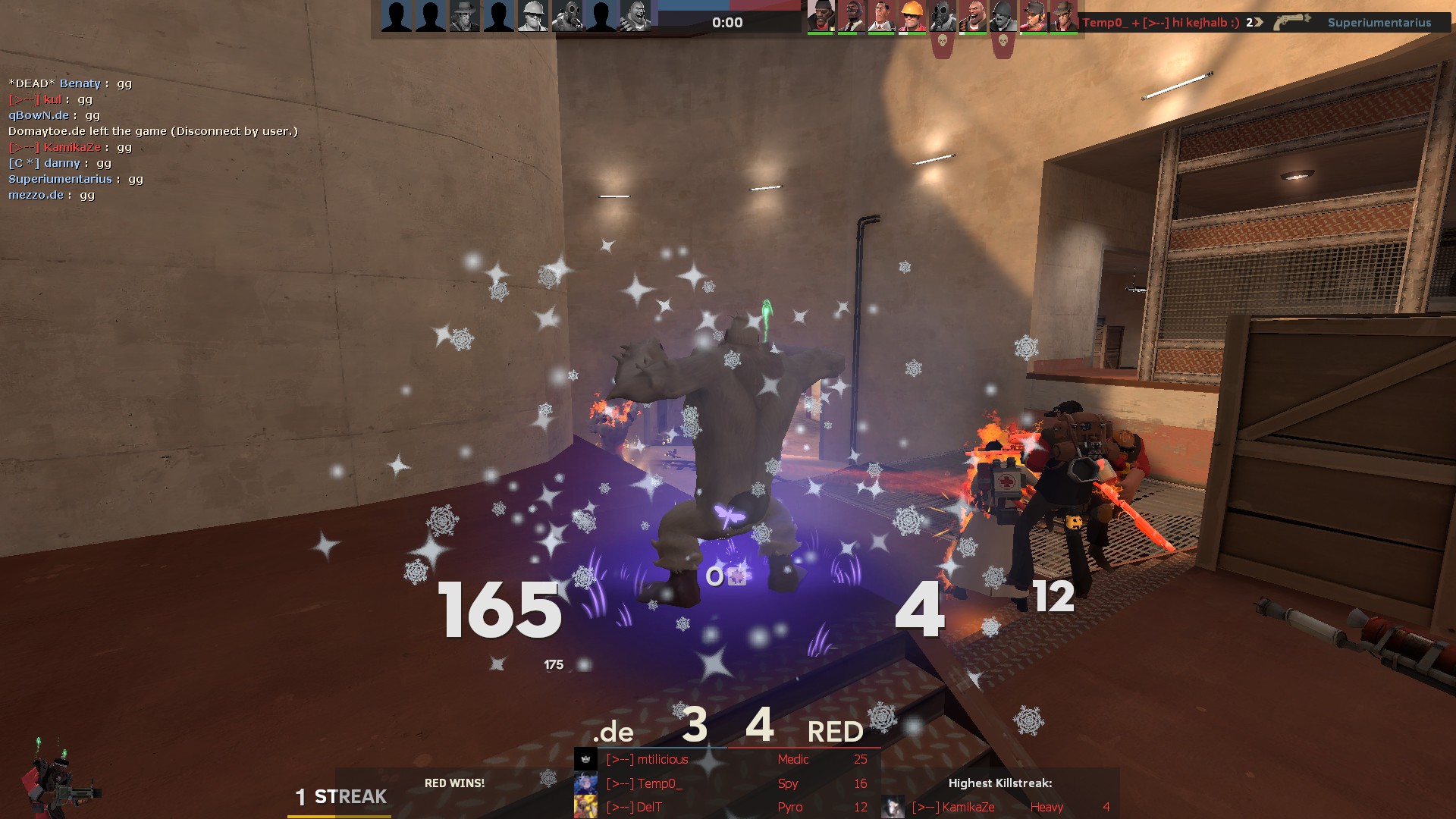This screenshot has height=819, width=1456.
Task: Click the RED Spy portrait in the top bar
Action: tap(851, 17)
